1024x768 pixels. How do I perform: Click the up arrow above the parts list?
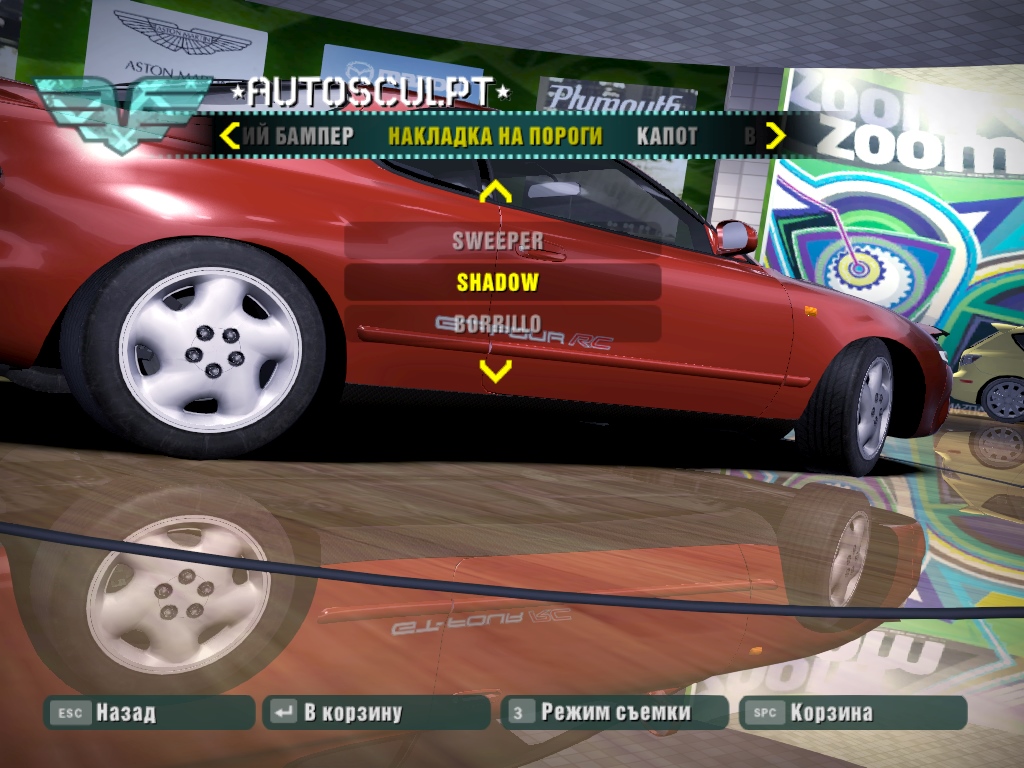point(495,192)
